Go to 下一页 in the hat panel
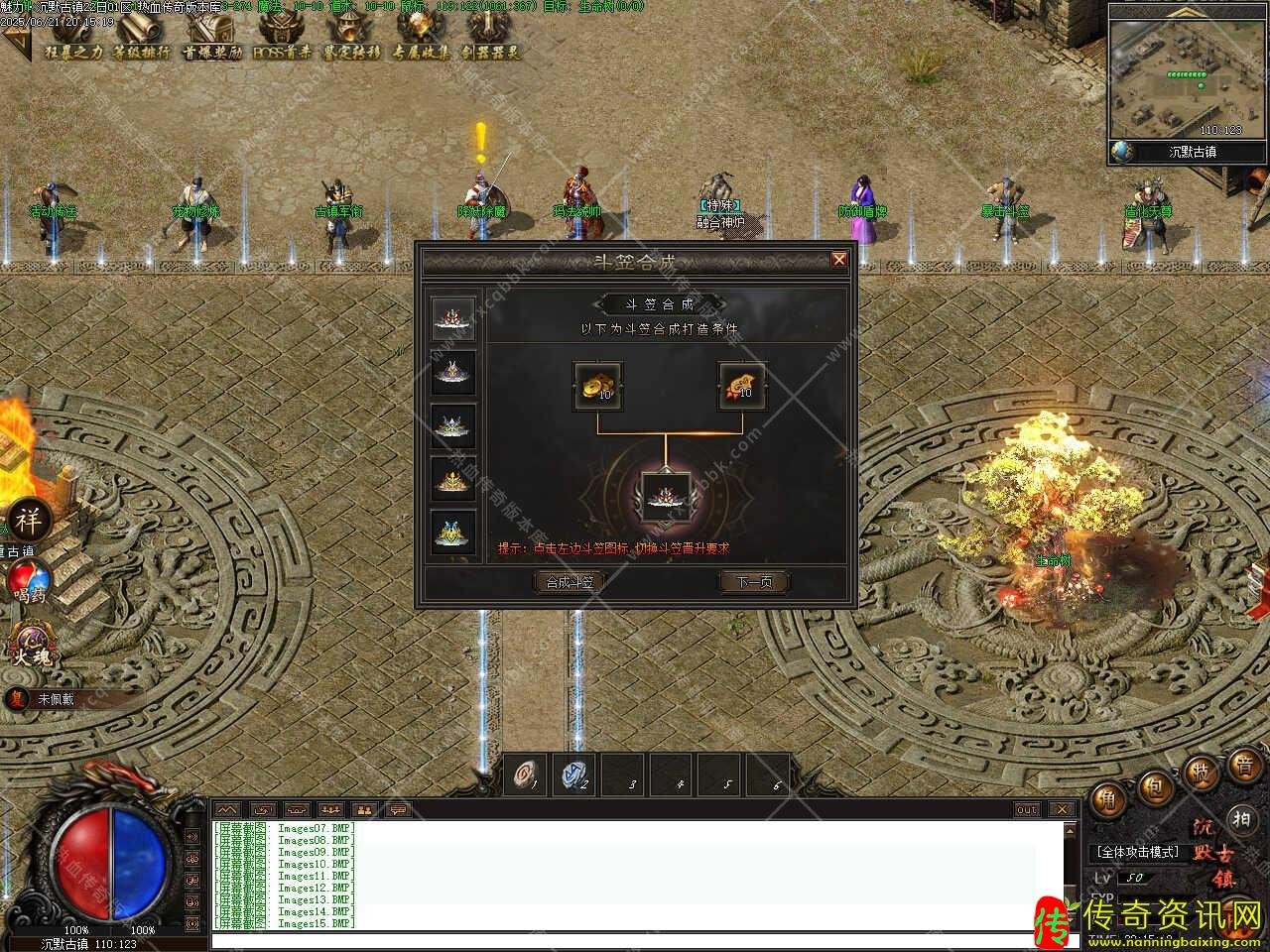Viewport: 1270px width, 952px height. pos(754,582)
